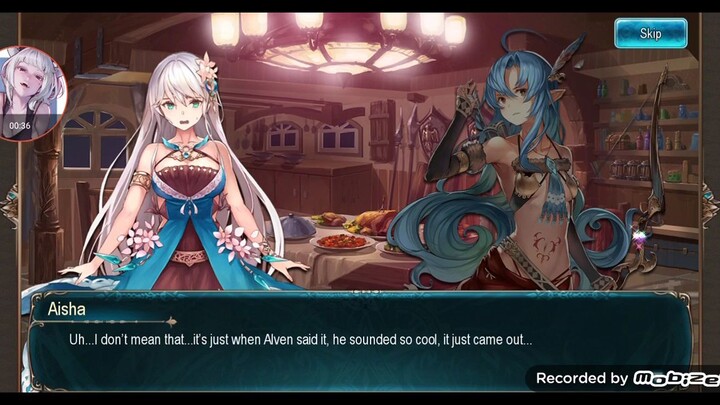Tap the recorder facecam bubble

[30, 92]
